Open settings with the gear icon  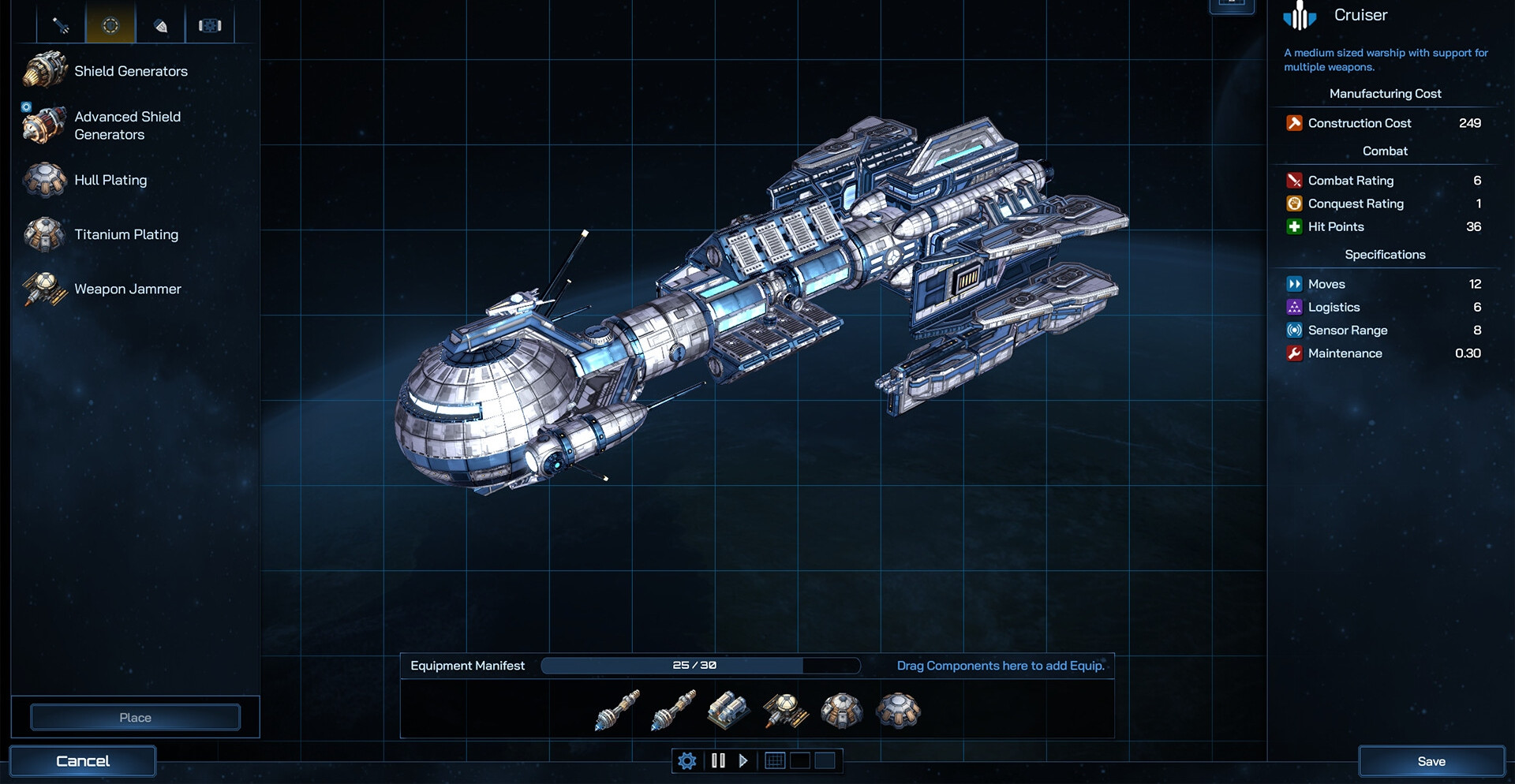click(687, 761)
